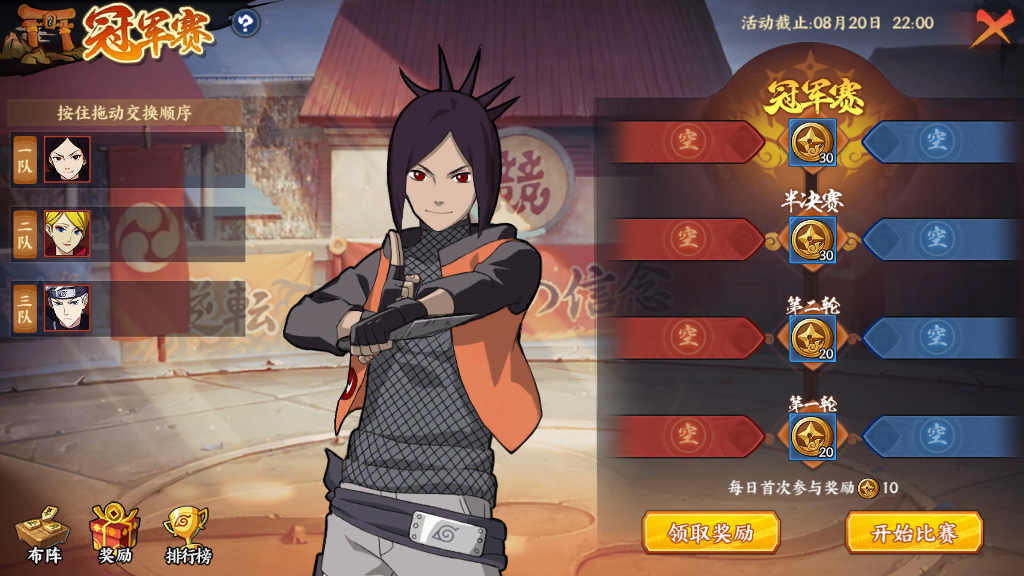This screenshot has width=1024, height=576.
Task: Open the 奖励 gift box rewards
Action: (x=115, y=535)
